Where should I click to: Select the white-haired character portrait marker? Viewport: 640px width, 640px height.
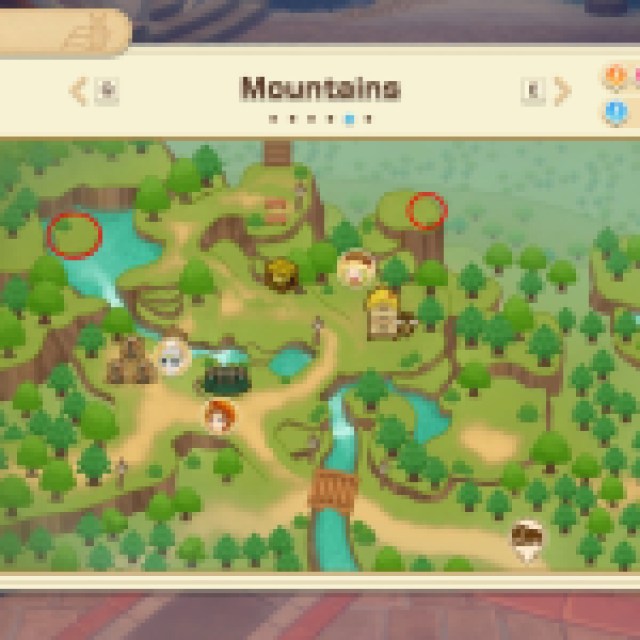click(x=173, y=355)
